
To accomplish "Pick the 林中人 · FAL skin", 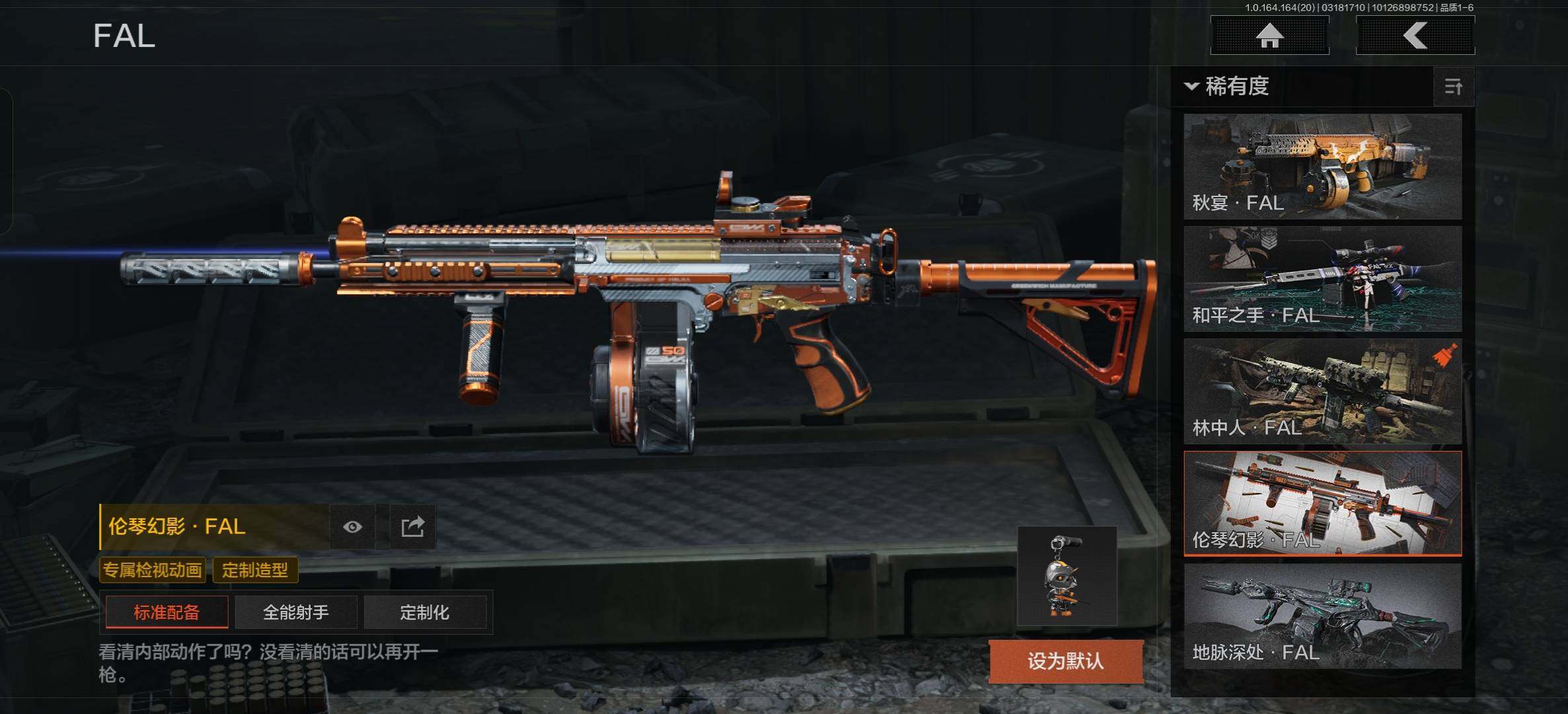I will coord(1322,391).
